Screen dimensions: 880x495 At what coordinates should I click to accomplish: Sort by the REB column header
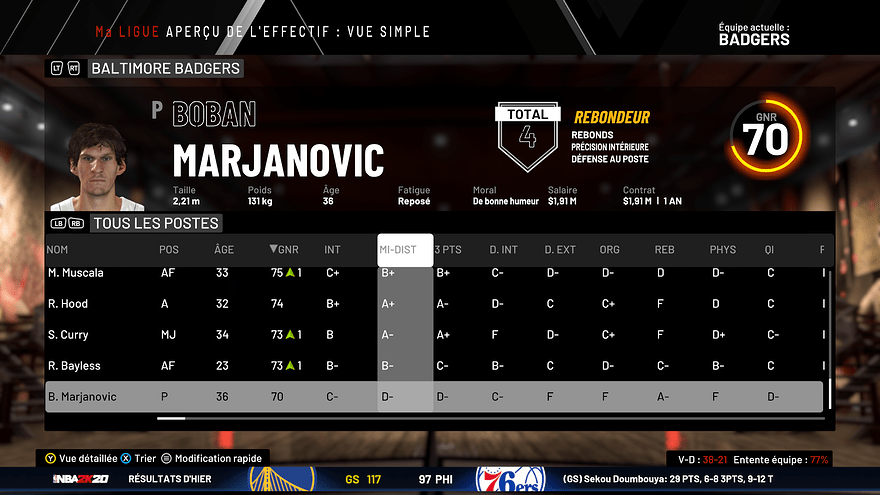[665, 250]
